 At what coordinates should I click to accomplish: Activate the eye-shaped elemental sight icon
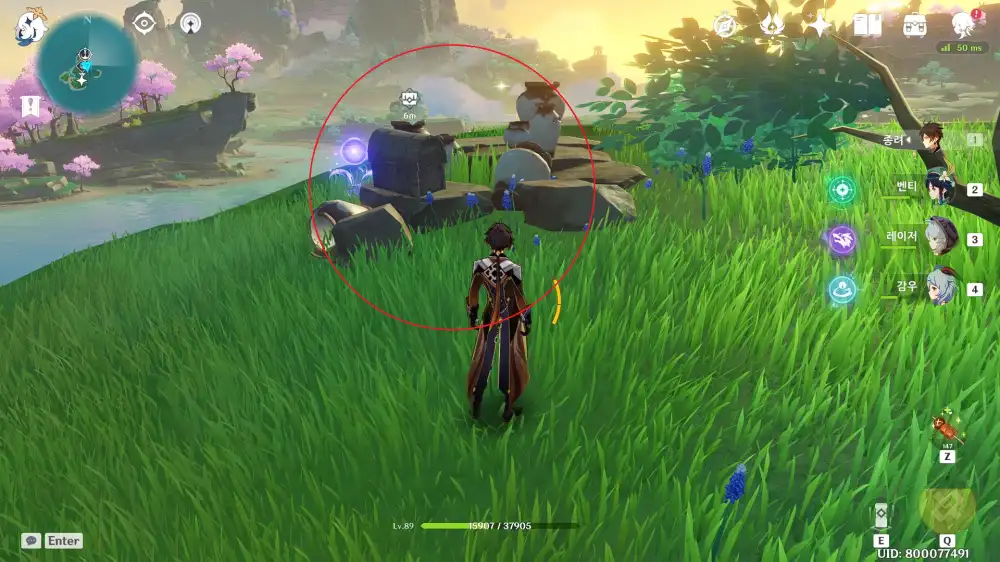point(145,23)
